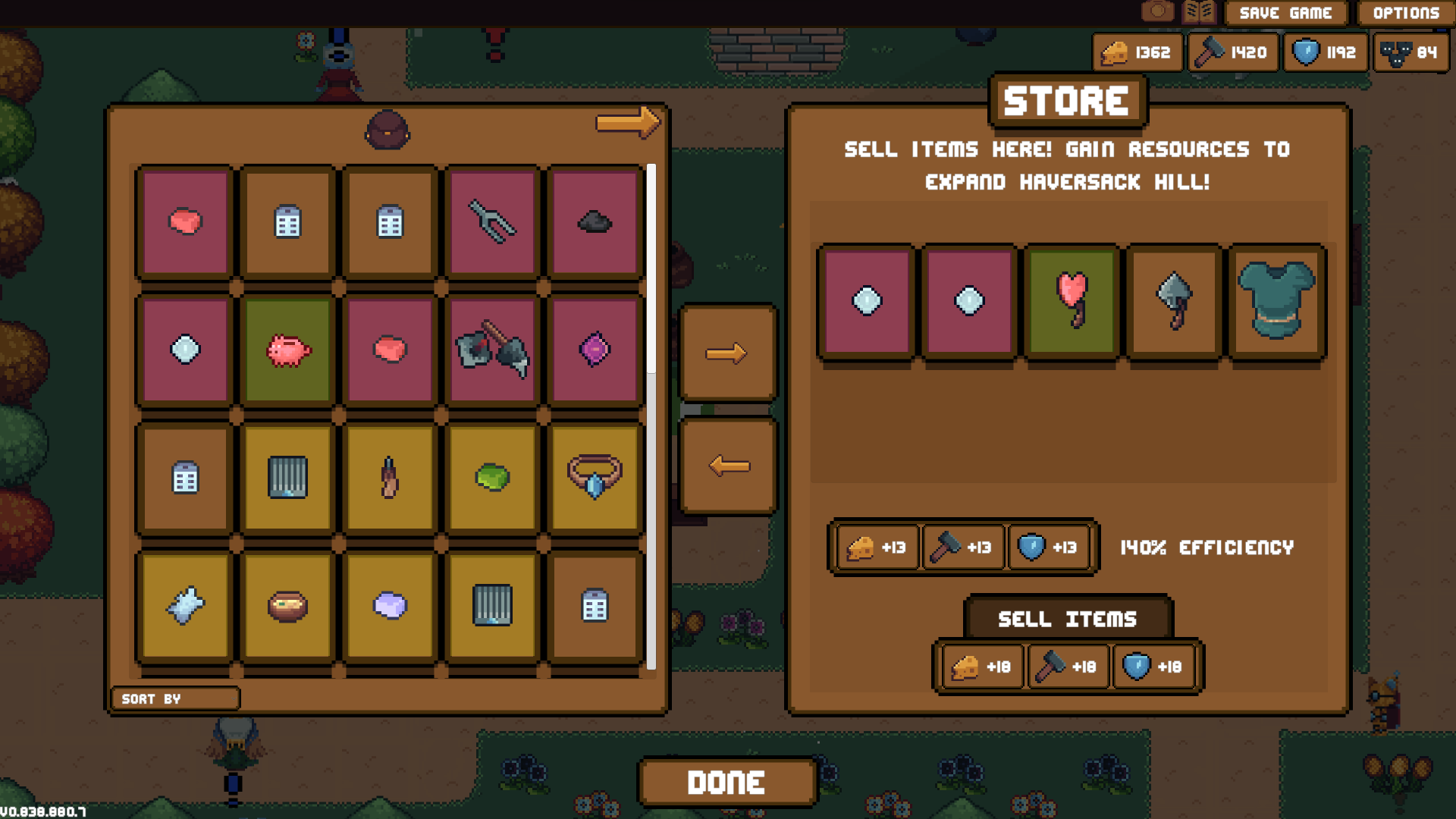
Task: Select the pitchfork in the top inventory row
Action: [x=491, y=221]
